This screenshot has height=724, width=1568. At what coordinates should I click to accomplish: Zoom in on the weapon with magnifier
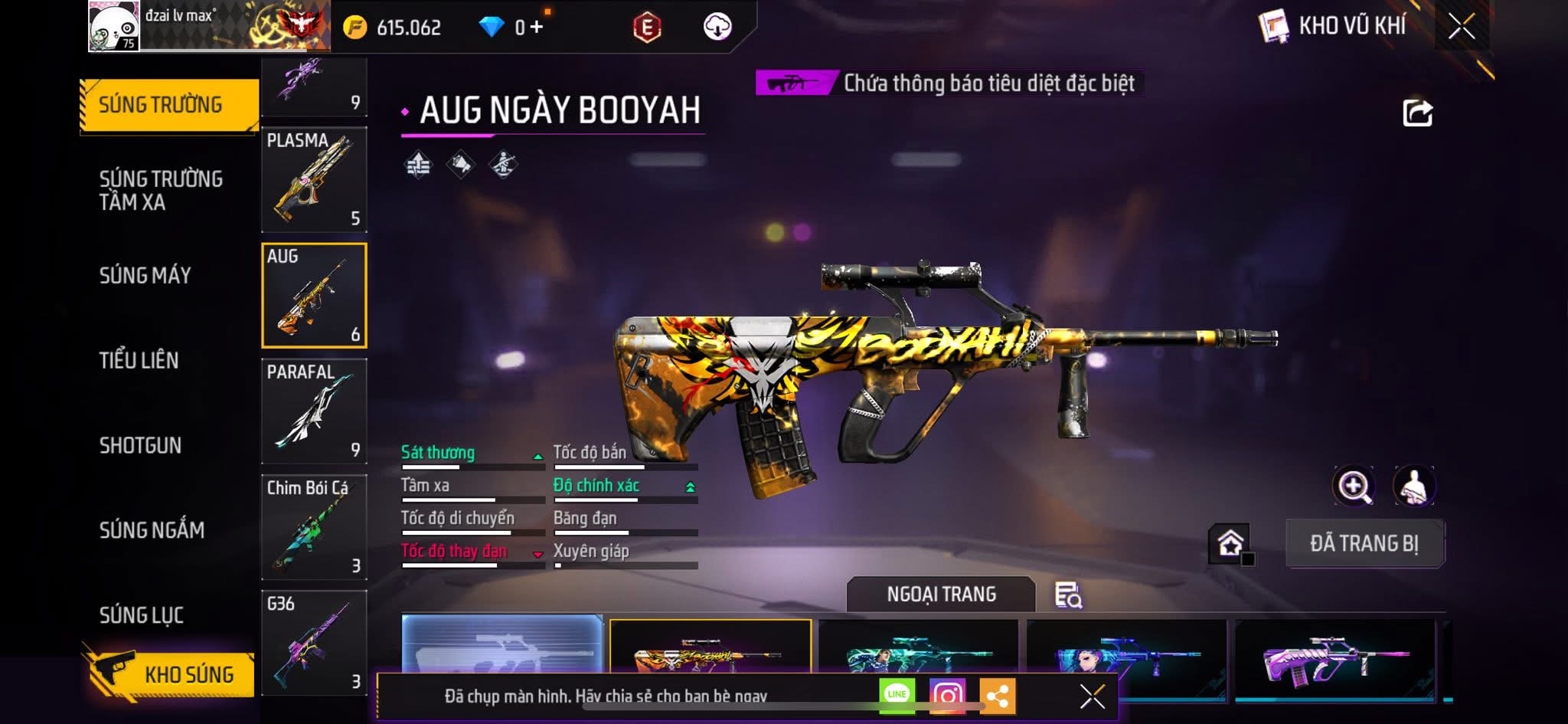(1354, 486)
